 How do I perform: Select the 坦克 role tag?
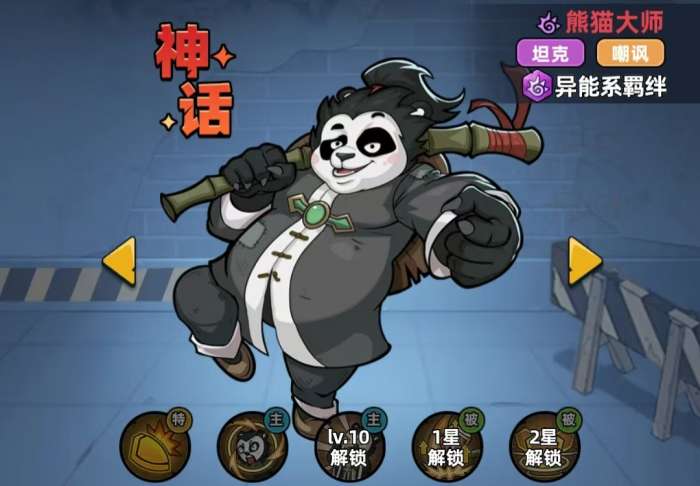[550, 52]
